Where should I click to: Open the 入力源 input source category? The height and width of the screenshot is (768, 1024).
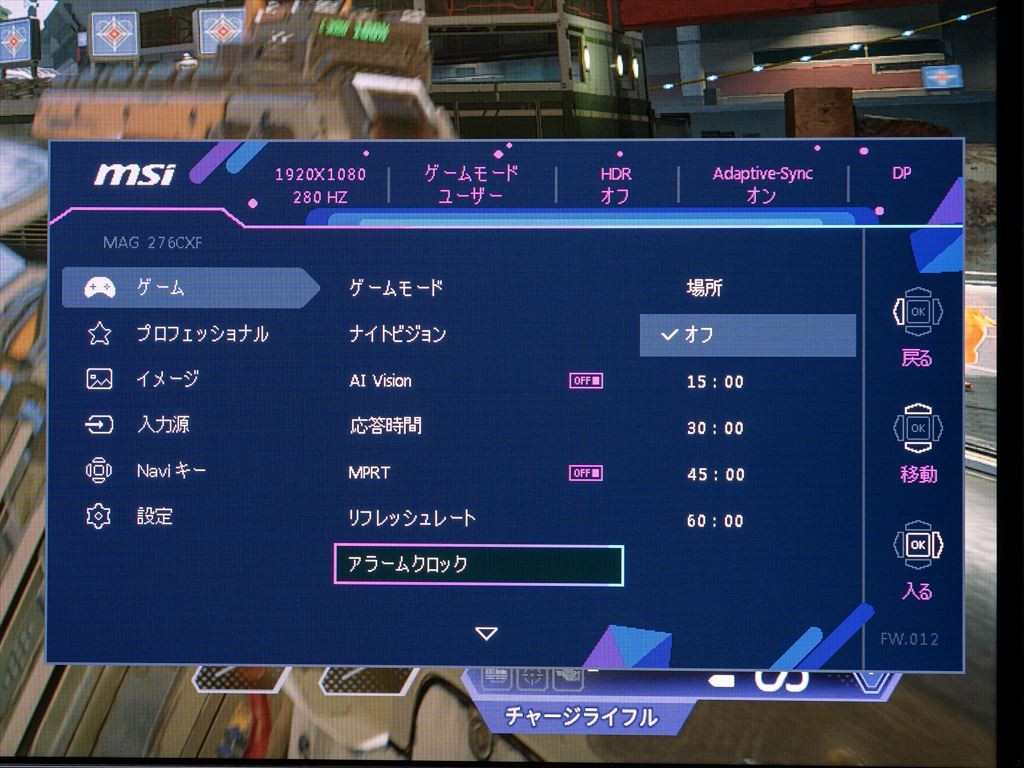click(x=163, y=425)
